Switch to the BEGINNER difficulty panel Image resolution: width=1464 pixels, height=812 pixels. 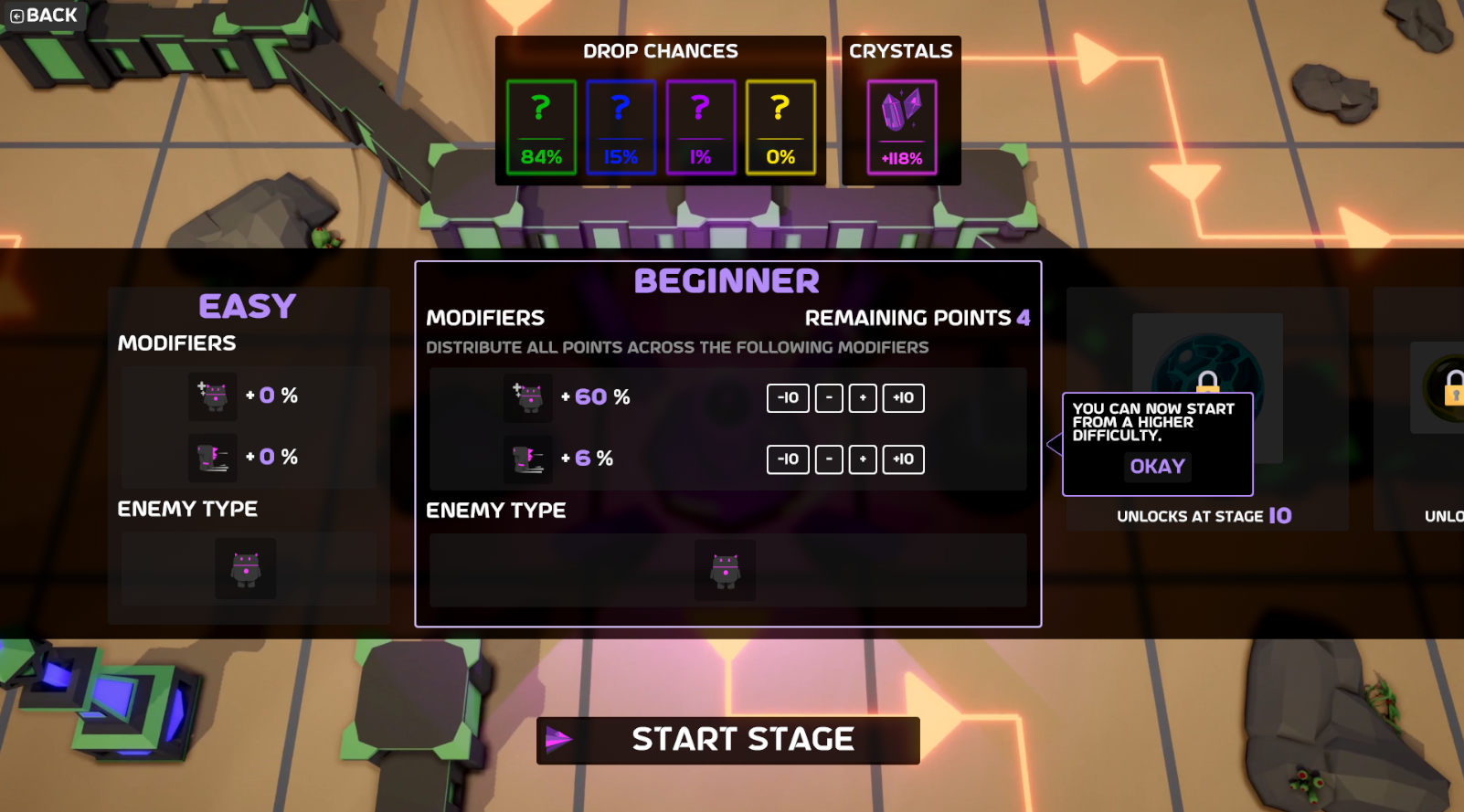point(727,280)
